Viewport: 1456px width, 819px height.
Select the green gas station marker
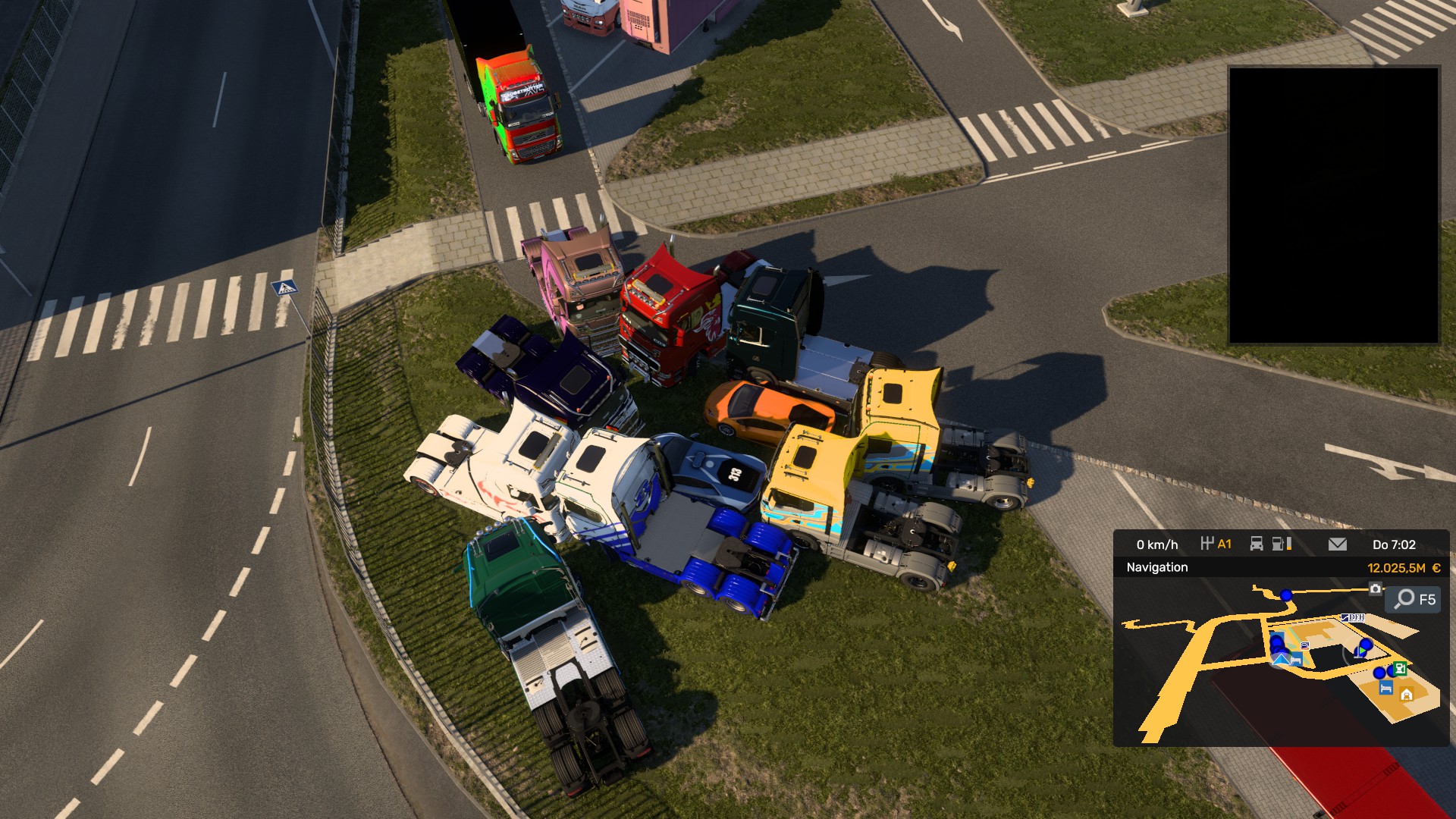tap(1400, 668)
